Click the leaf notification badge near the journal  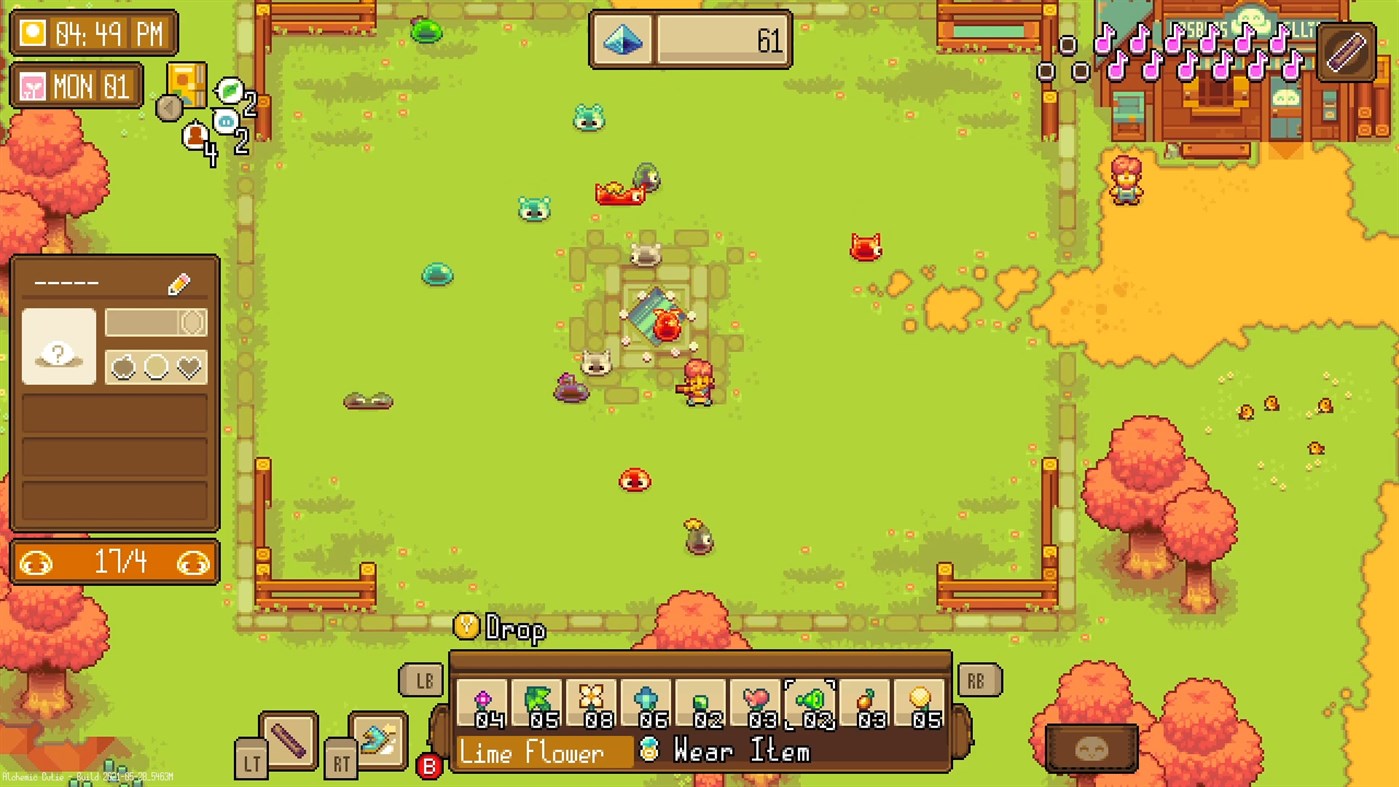230,89
